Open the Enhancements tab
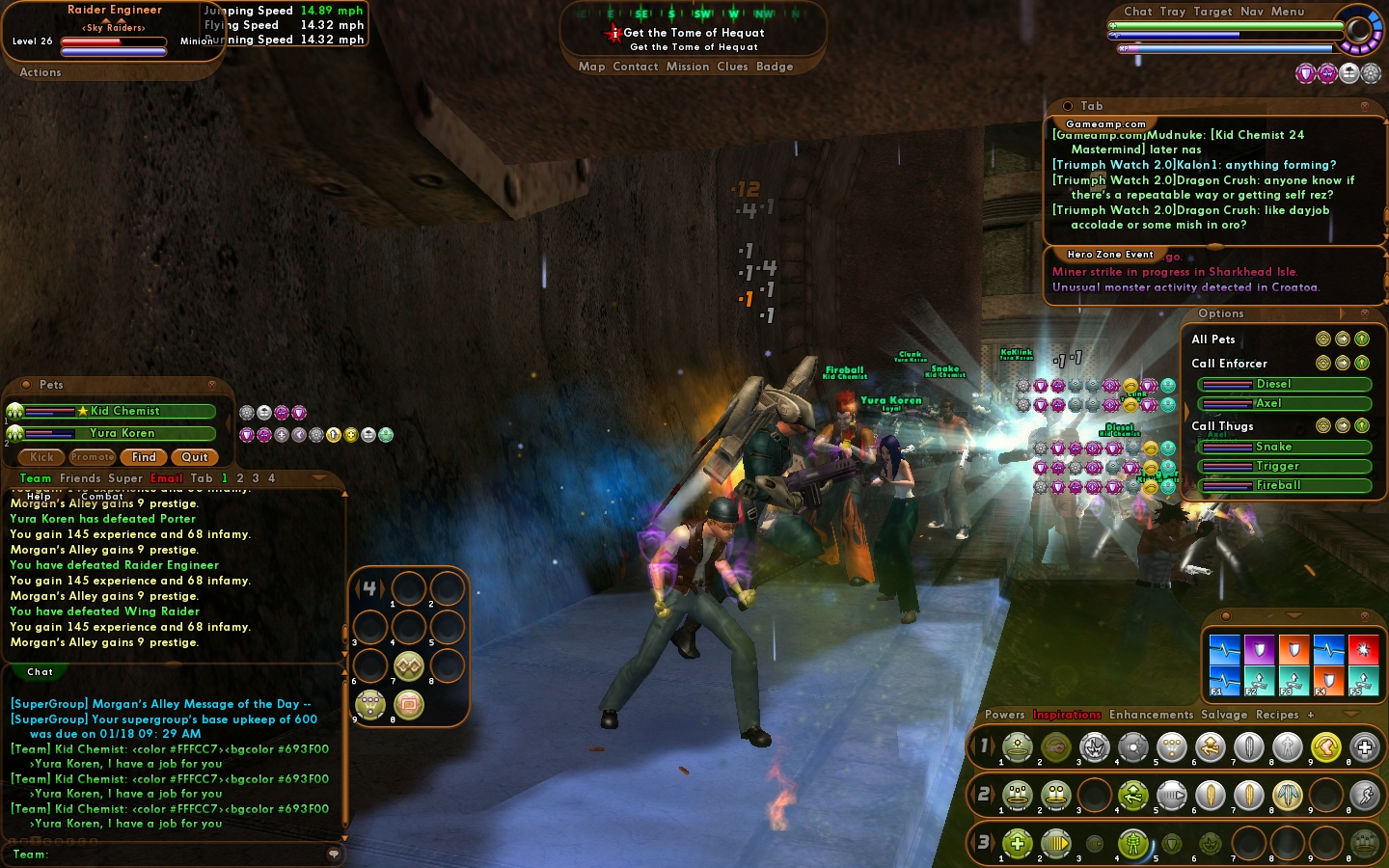Screen dimensions: 1389x868 (x=1151, y=715)
